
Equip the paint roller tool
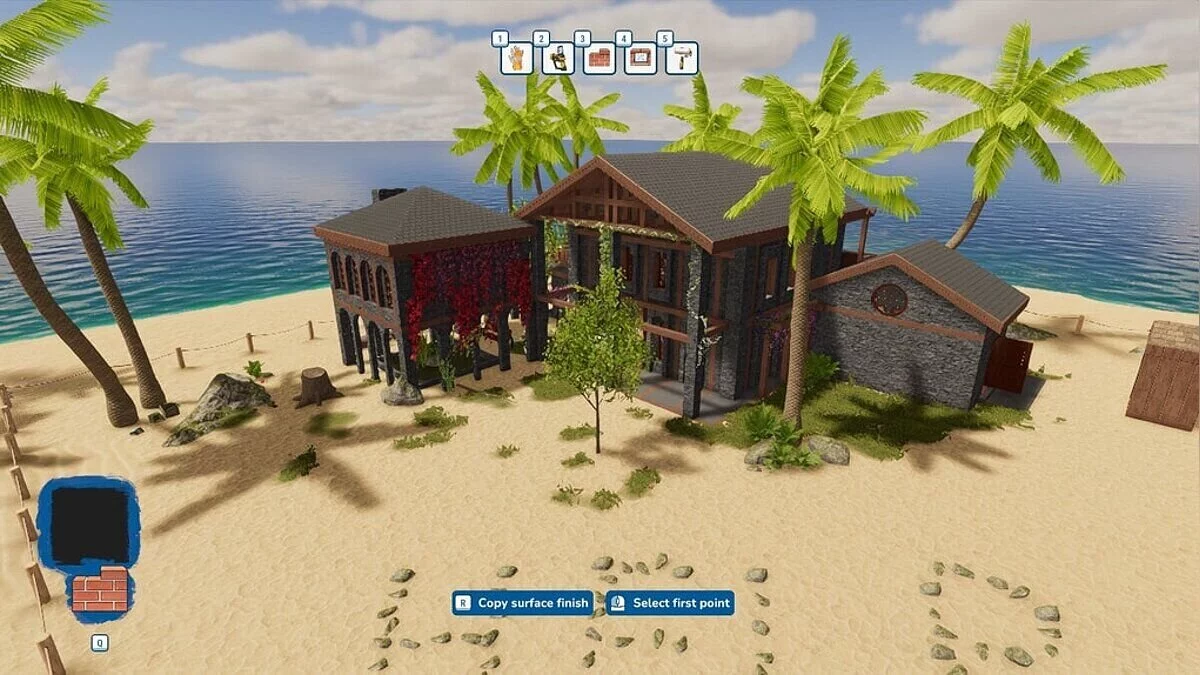(681, 59)
